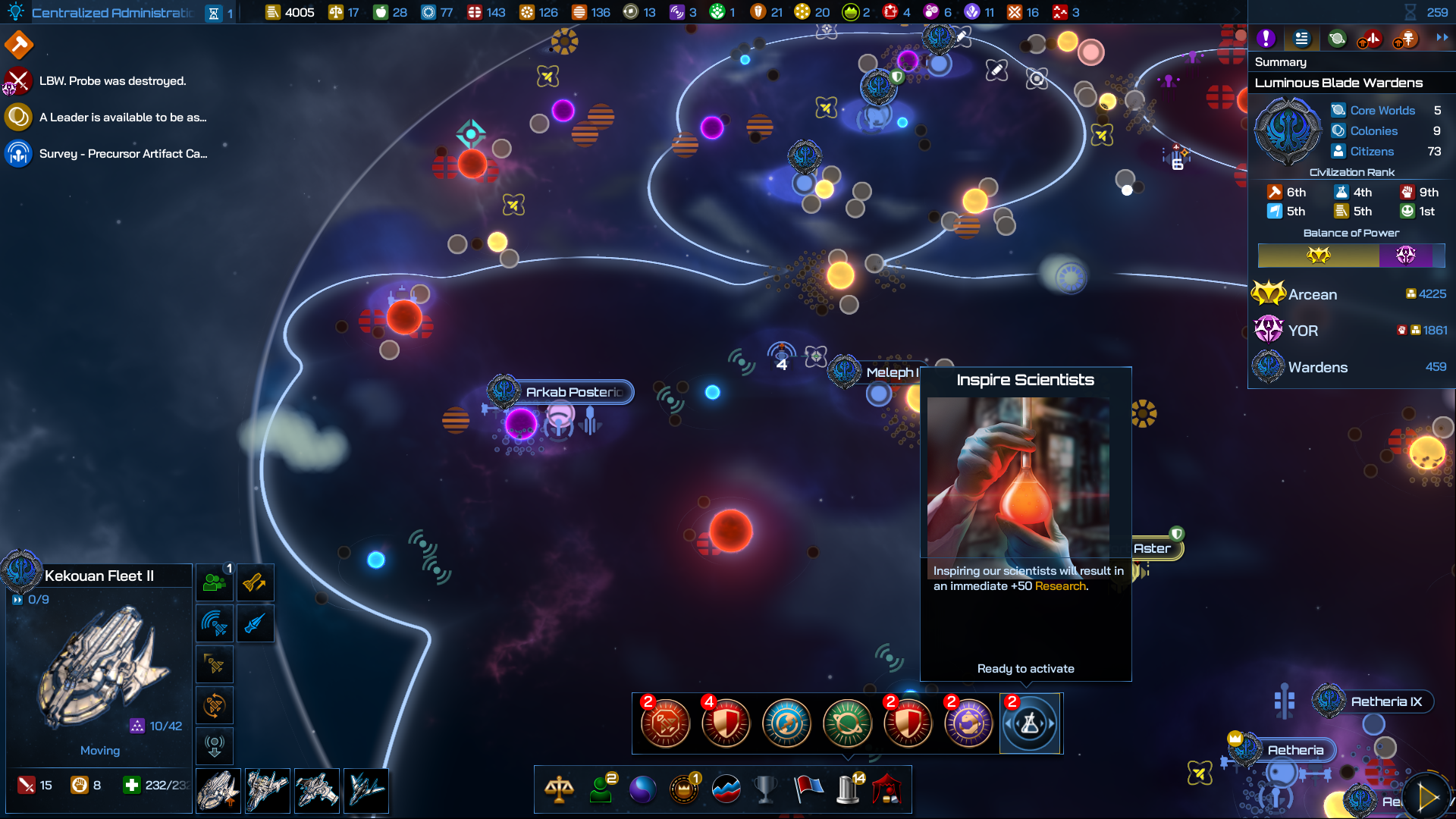Open the crown governors screen

point(684,789)
